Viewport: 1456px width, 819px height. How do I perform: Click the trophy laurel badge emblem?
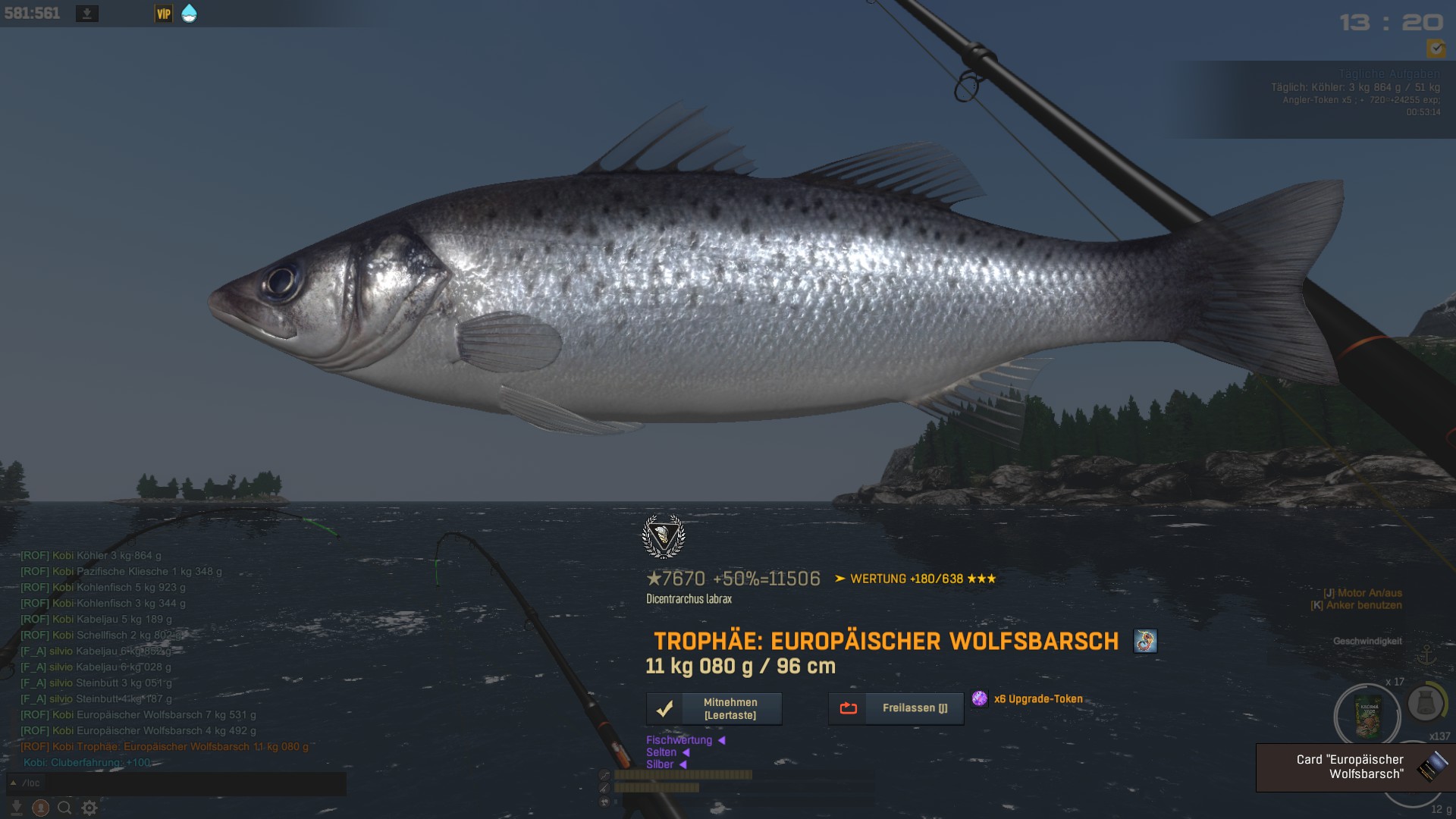pyautogui.click(x=664, y=537)
